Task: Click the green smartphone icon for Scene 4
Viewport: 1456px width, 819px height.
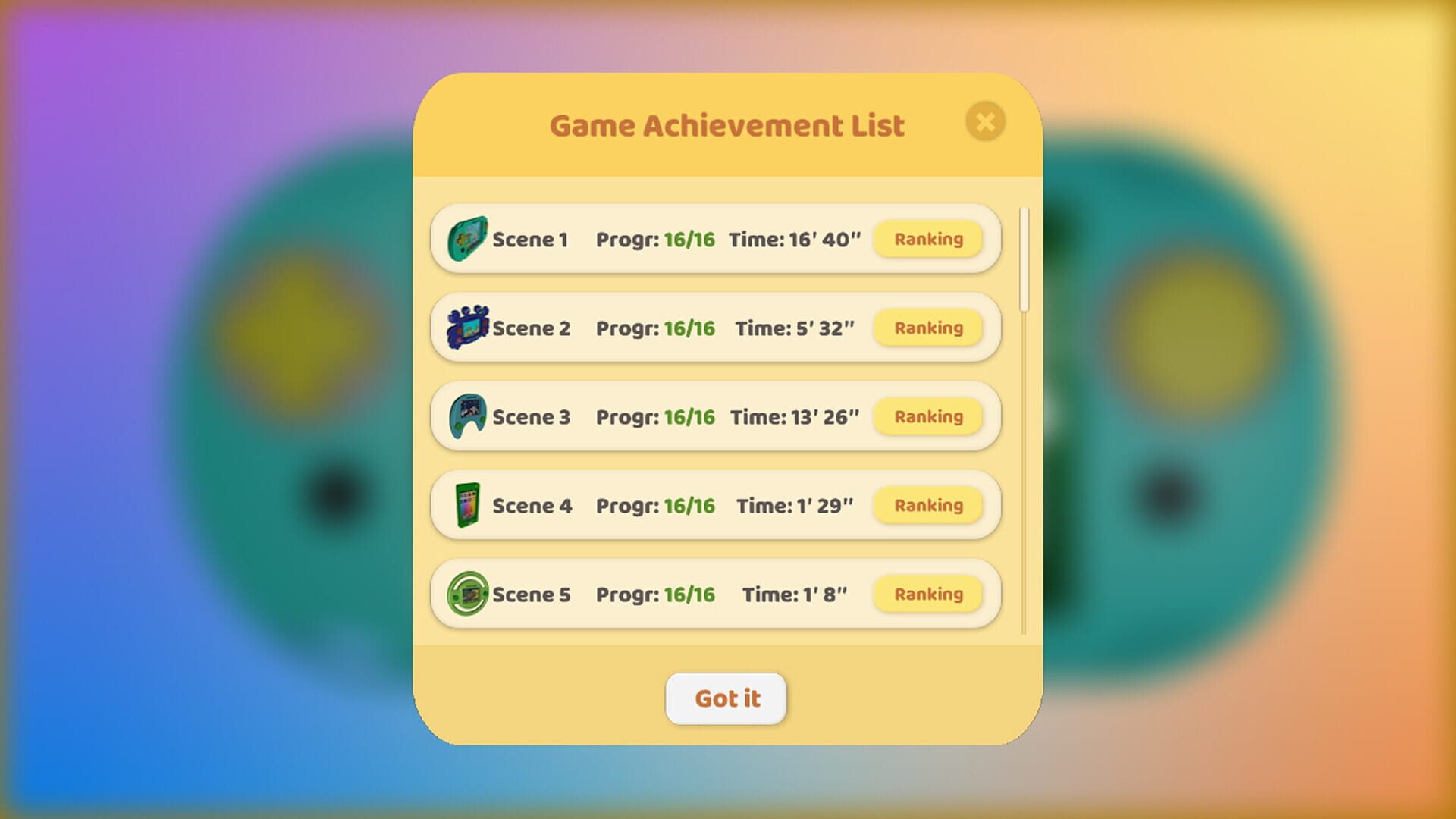Action: 468,505
